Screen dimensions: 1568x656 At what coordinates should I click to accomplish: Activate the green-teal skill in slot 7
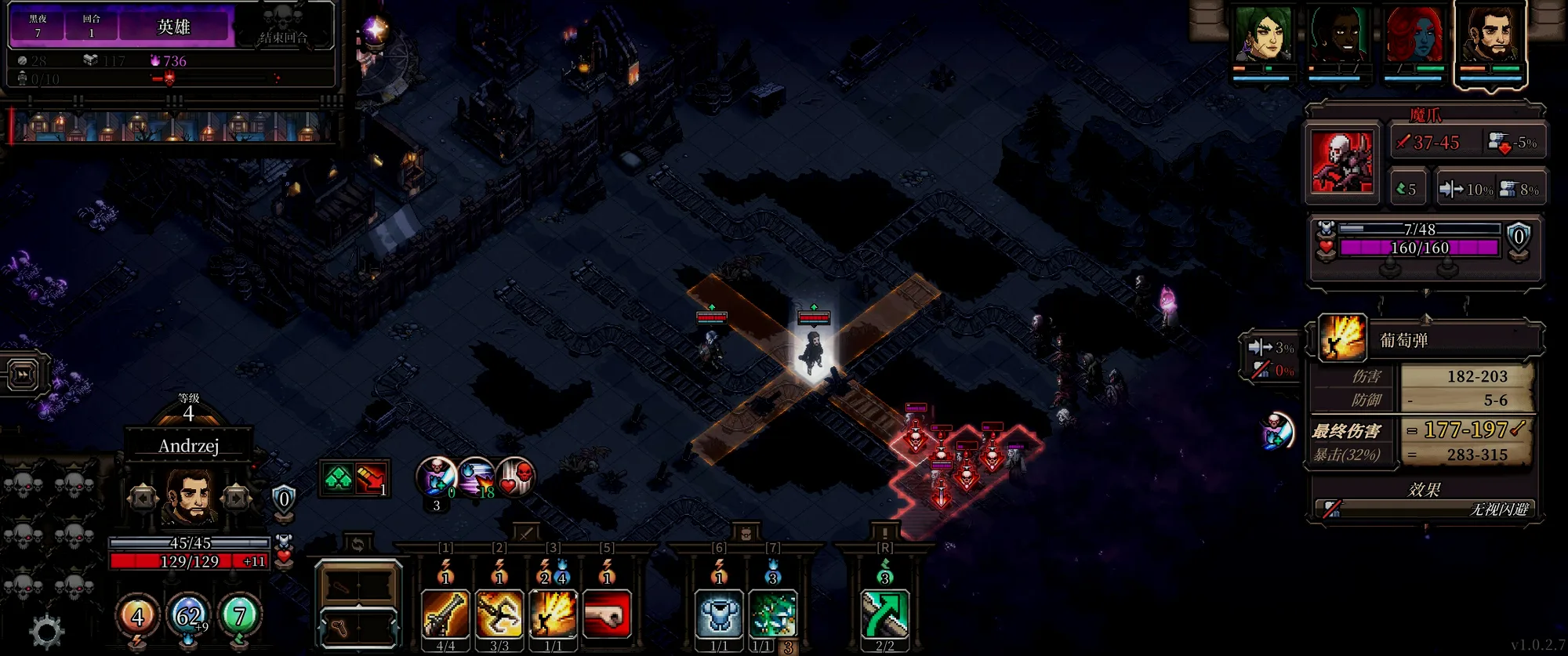[x=773, y=614]
